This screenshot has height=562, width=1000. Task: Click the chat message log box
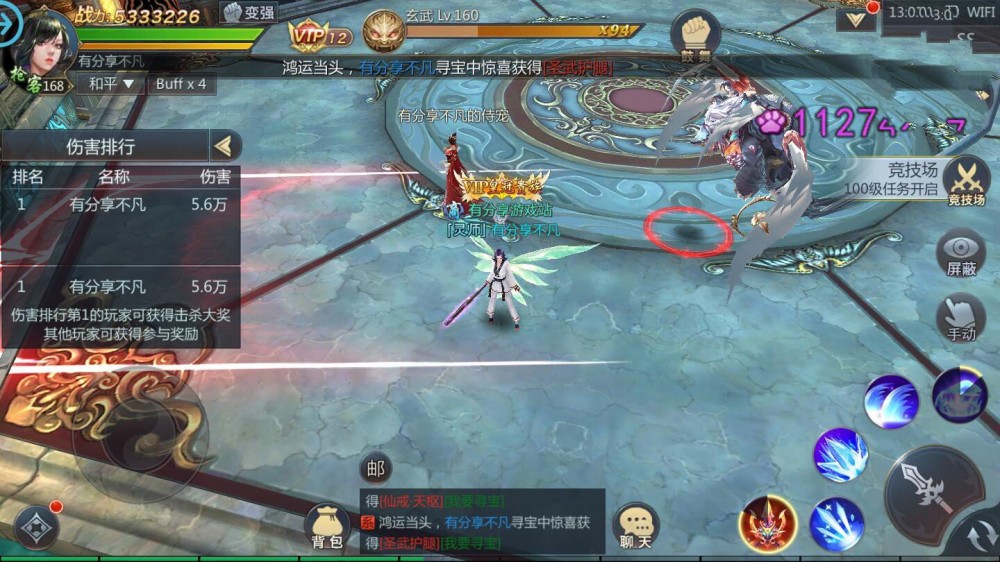pos(481,521)
